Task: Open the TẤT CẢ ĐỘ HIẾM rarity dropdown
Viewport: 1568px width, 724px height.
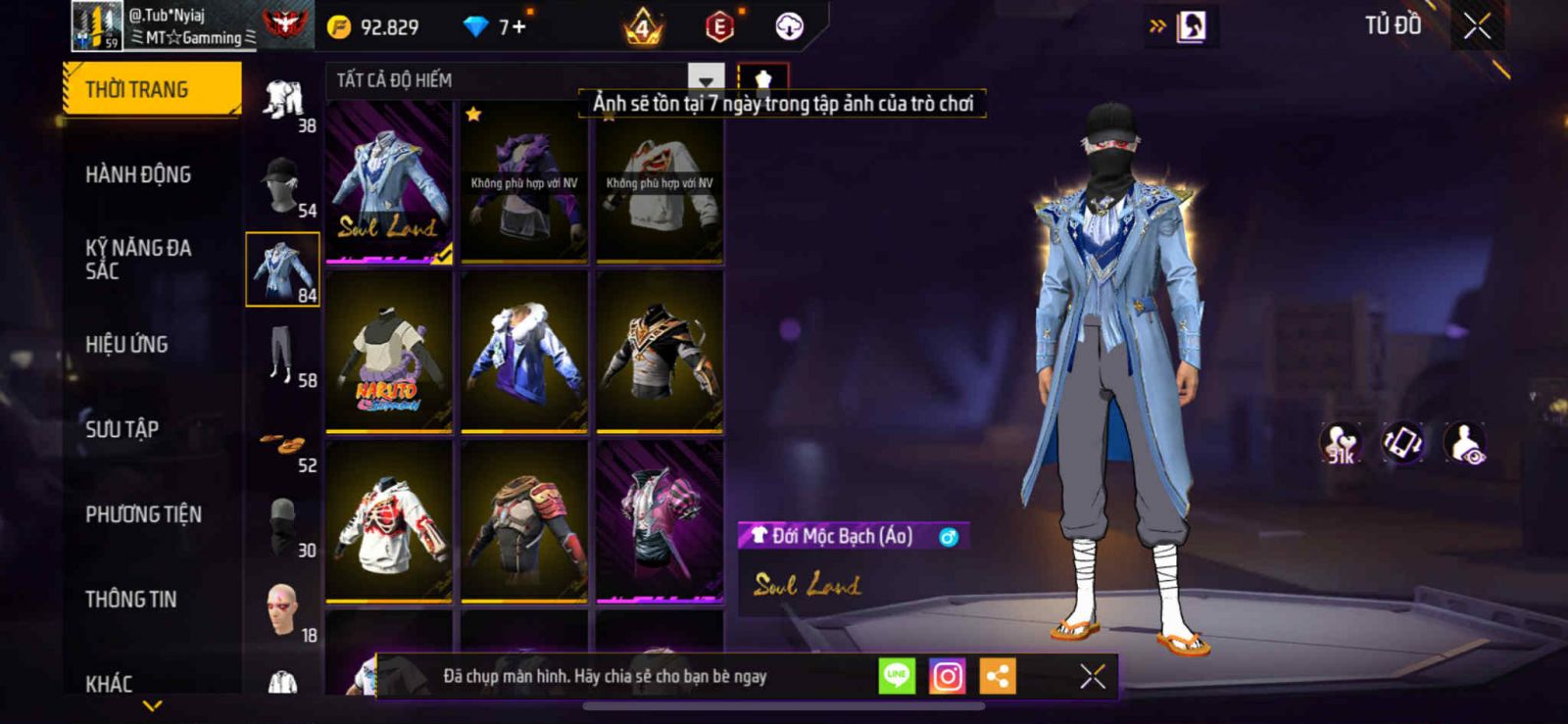Action: coord(524,80)
